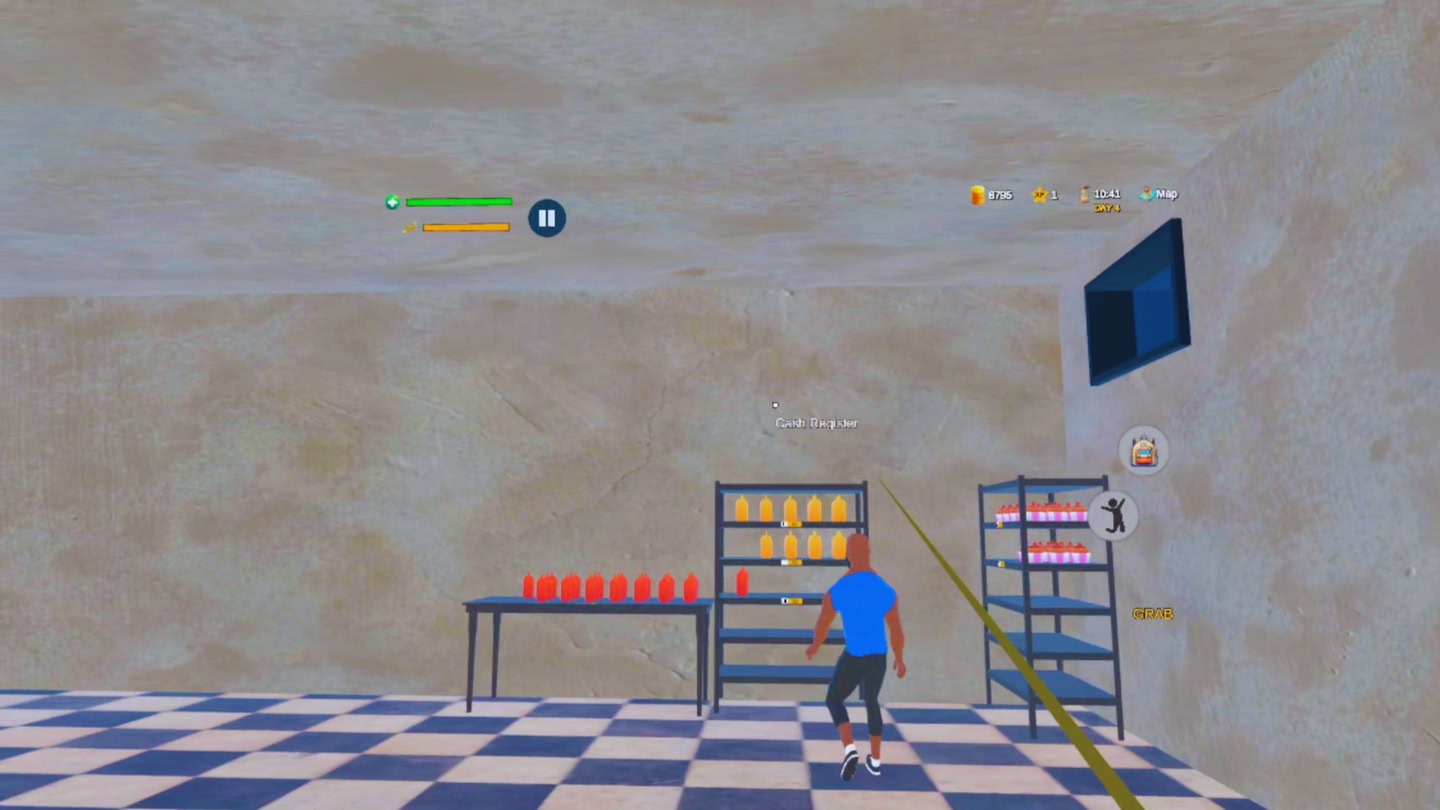1440x810 pixels.
Task: Click the day timer bottle icon
Action: [1083, 193]
